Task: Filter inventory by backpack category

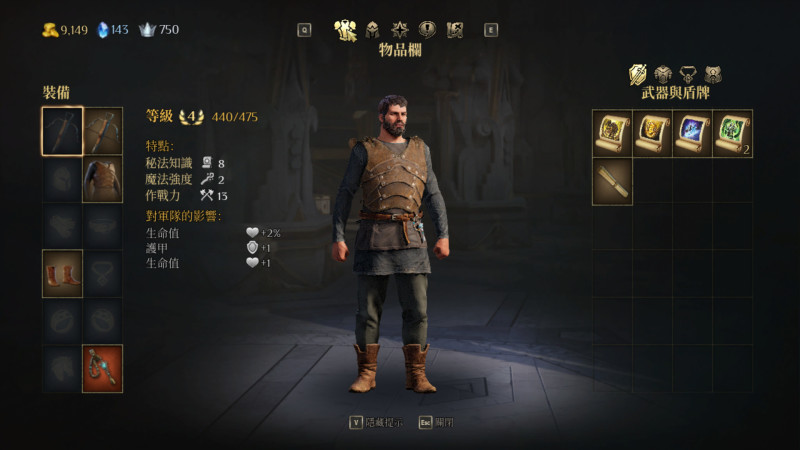Action: 713,74
